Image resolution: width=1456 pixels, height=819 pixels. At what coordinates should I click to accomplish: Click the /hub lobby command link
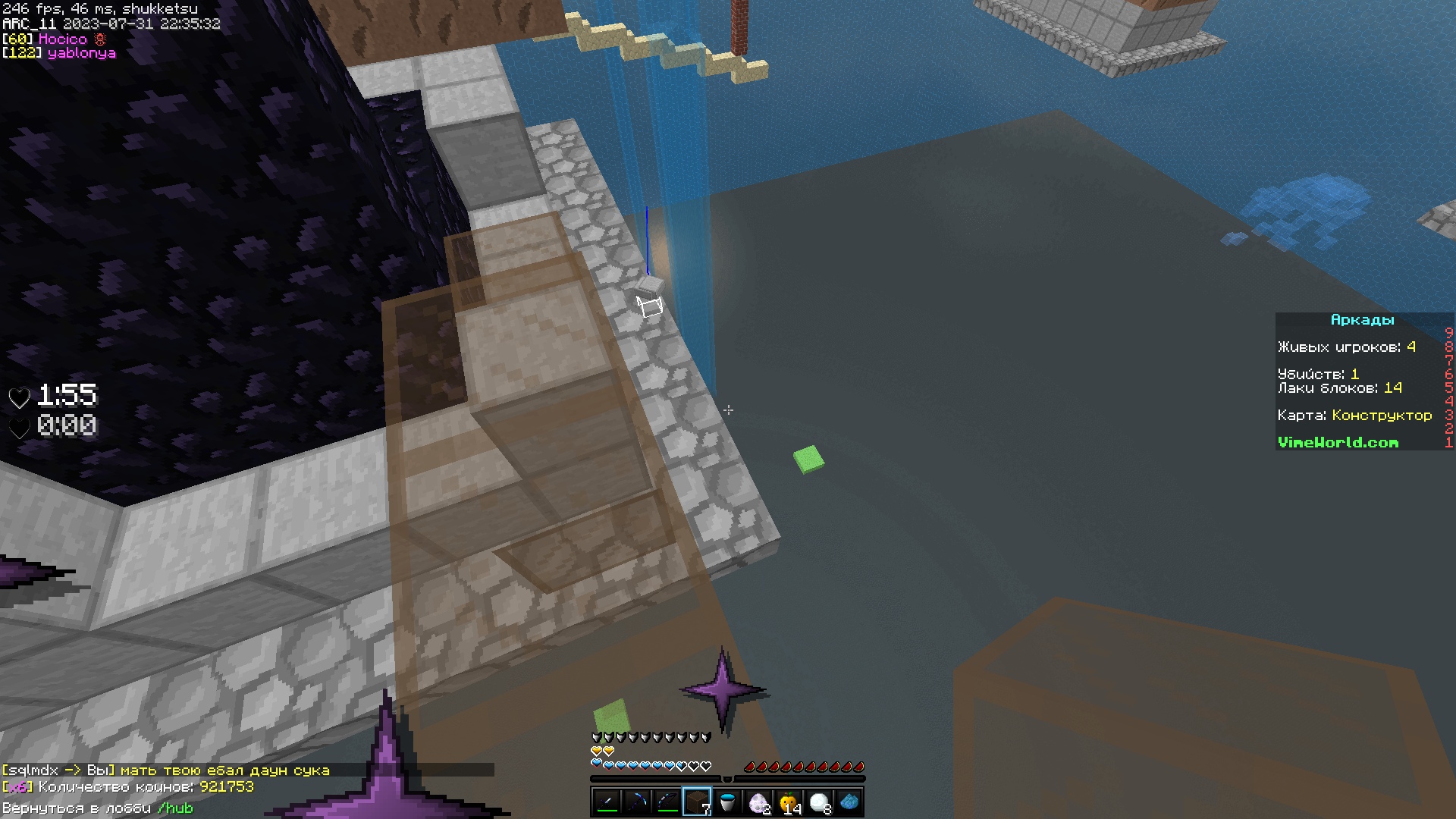(x=175, y=808)
